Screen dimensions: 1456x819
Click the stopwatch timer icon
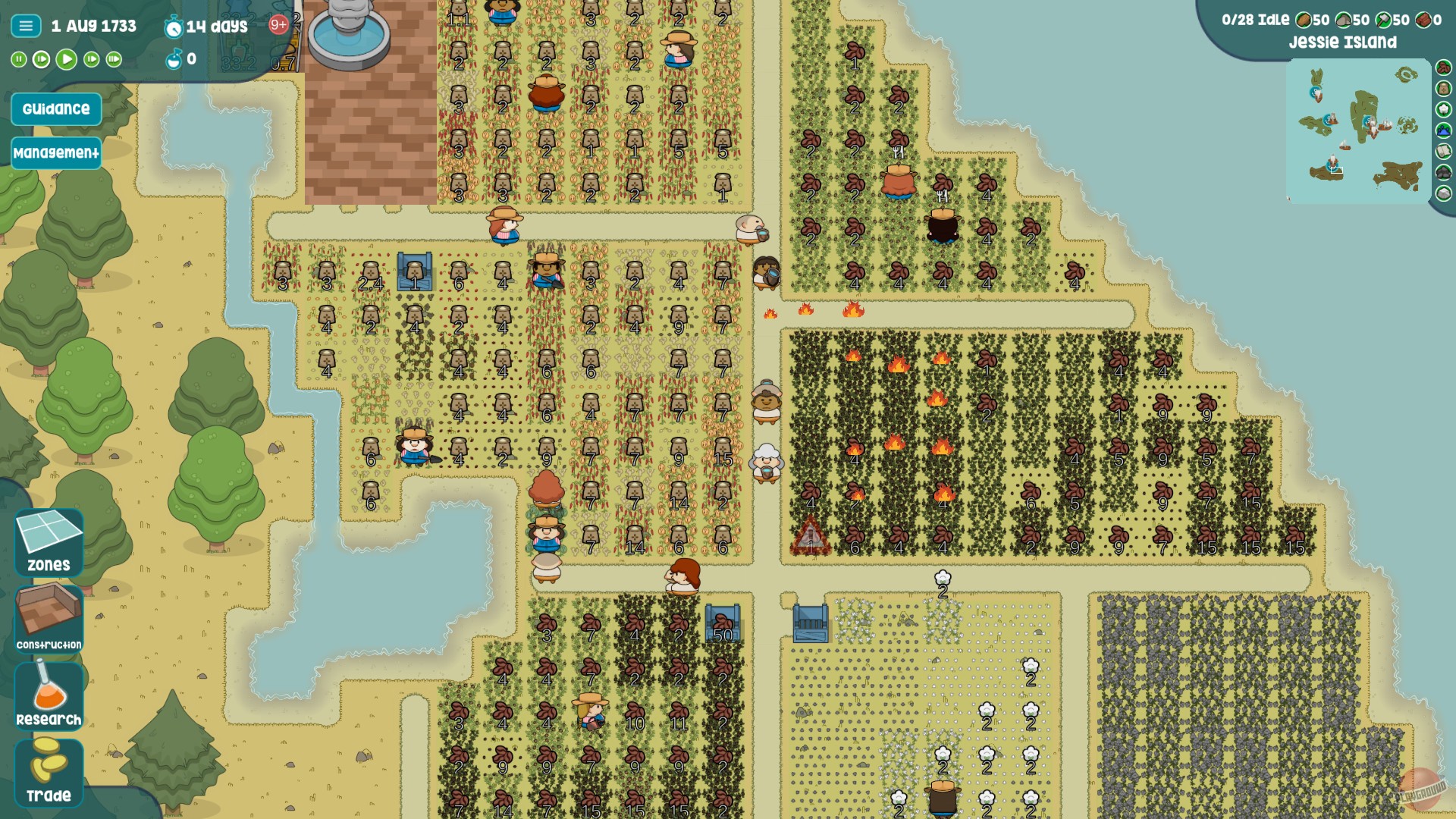(175, 25)
